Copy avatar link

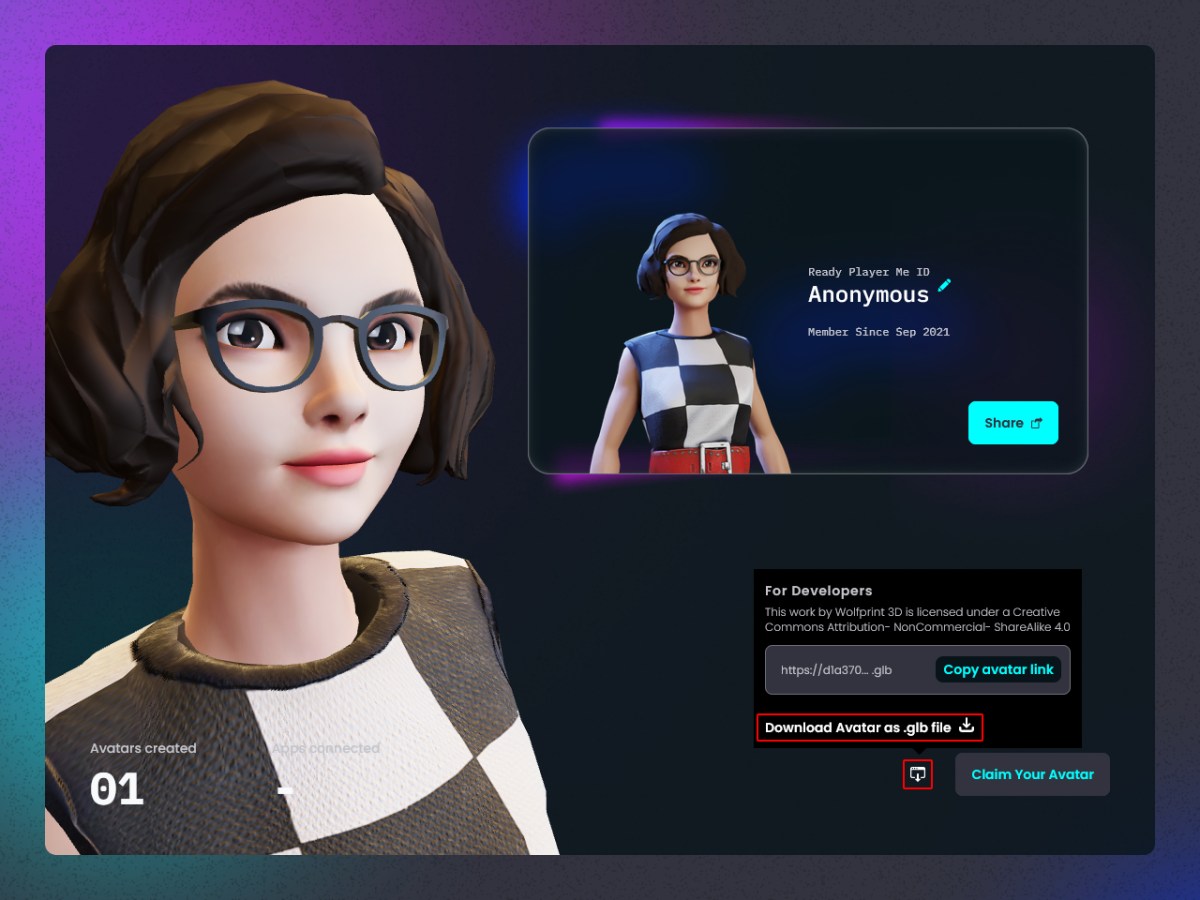[998, 670]
